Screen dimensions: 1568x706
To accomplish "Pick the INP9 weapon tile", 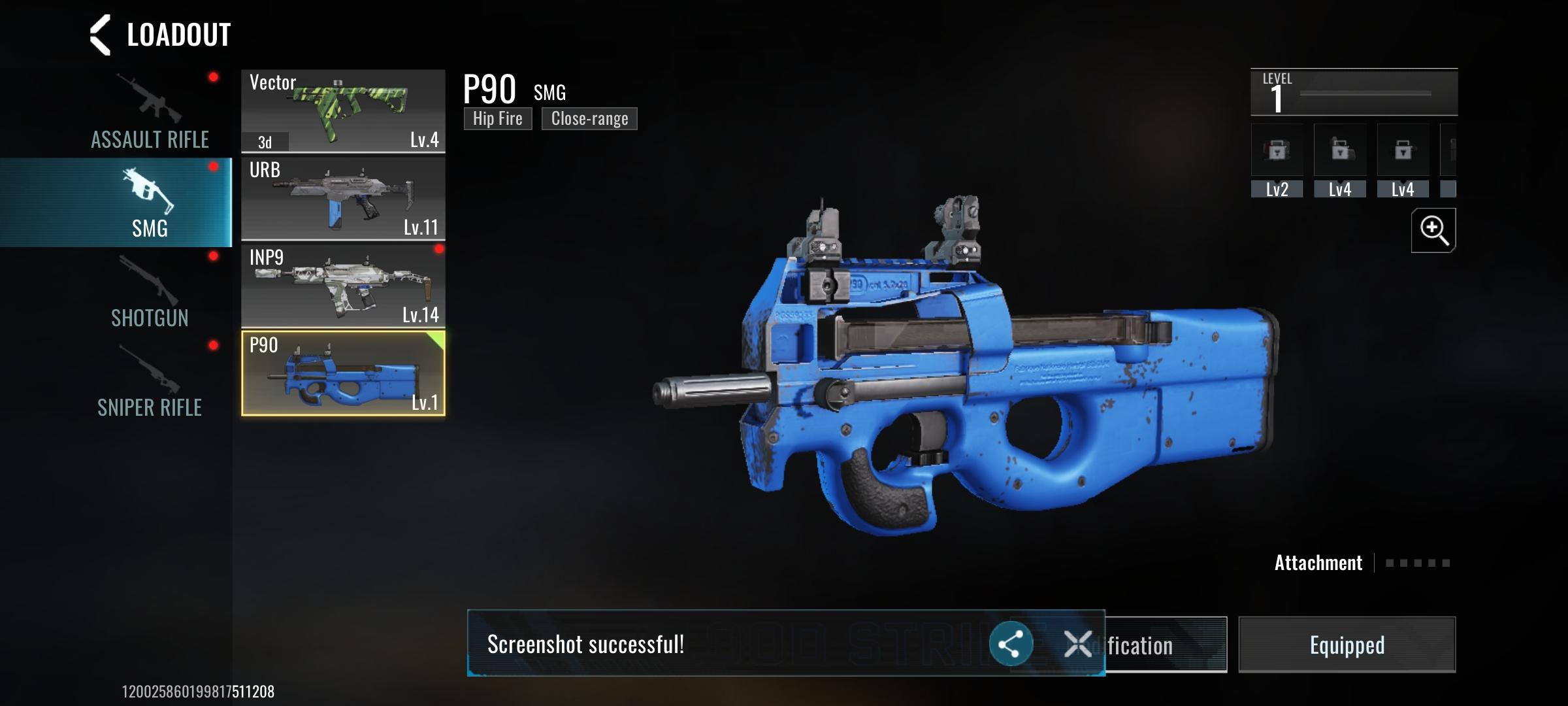I will (x=343, y=286).
